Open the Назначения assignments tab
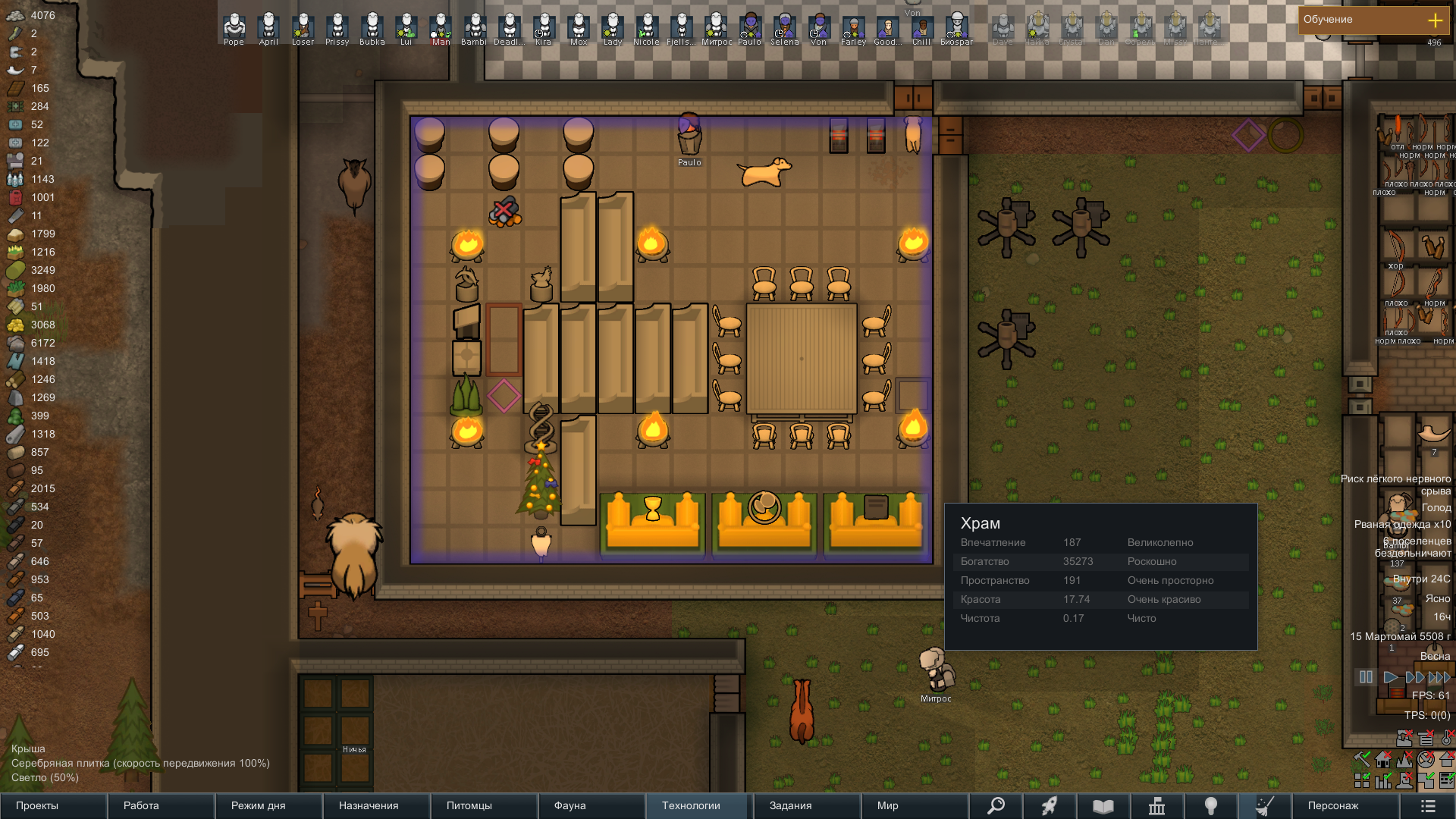 376,805
